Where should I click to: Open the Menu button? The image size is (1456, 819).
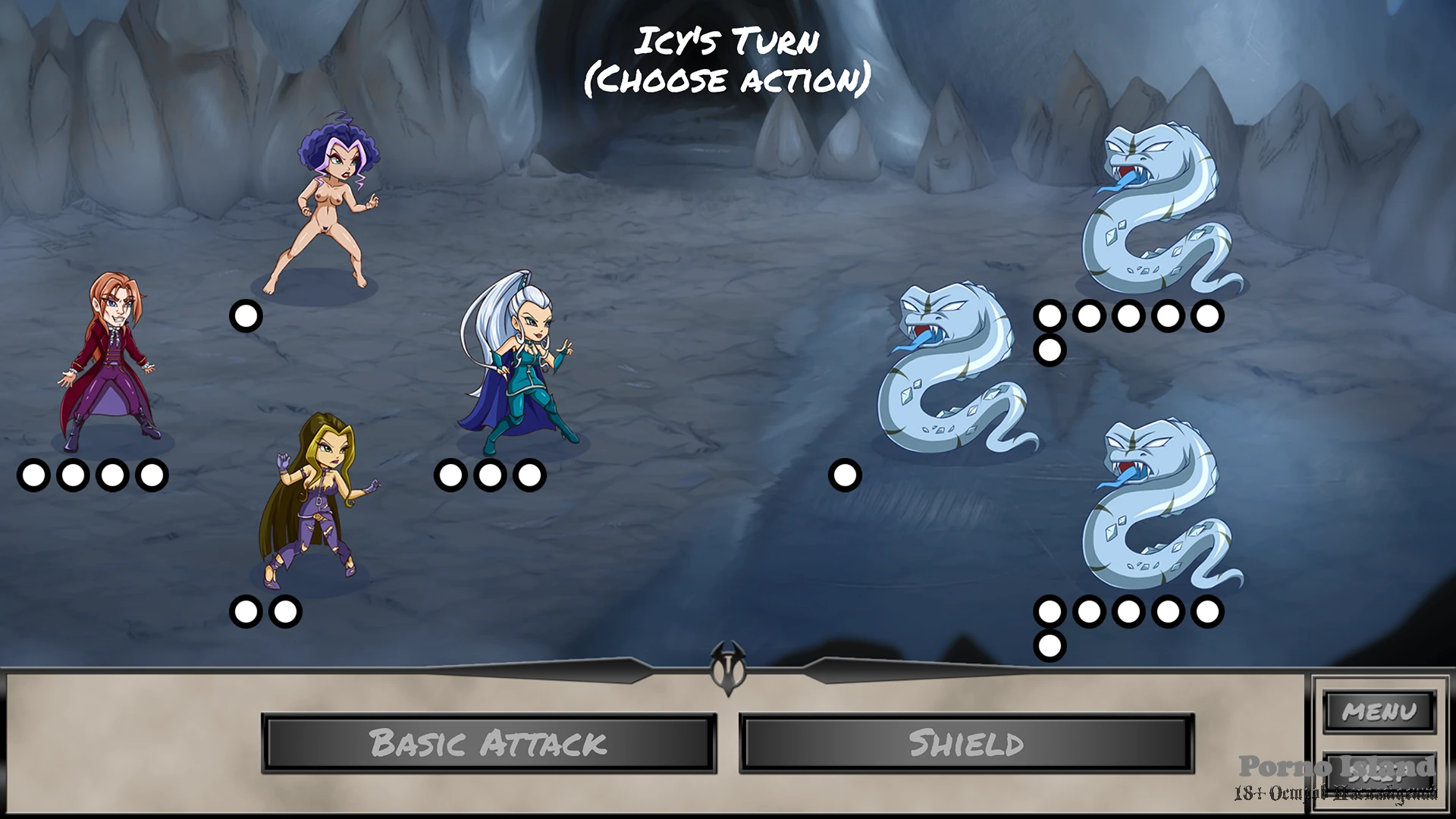coord(1379,711)
